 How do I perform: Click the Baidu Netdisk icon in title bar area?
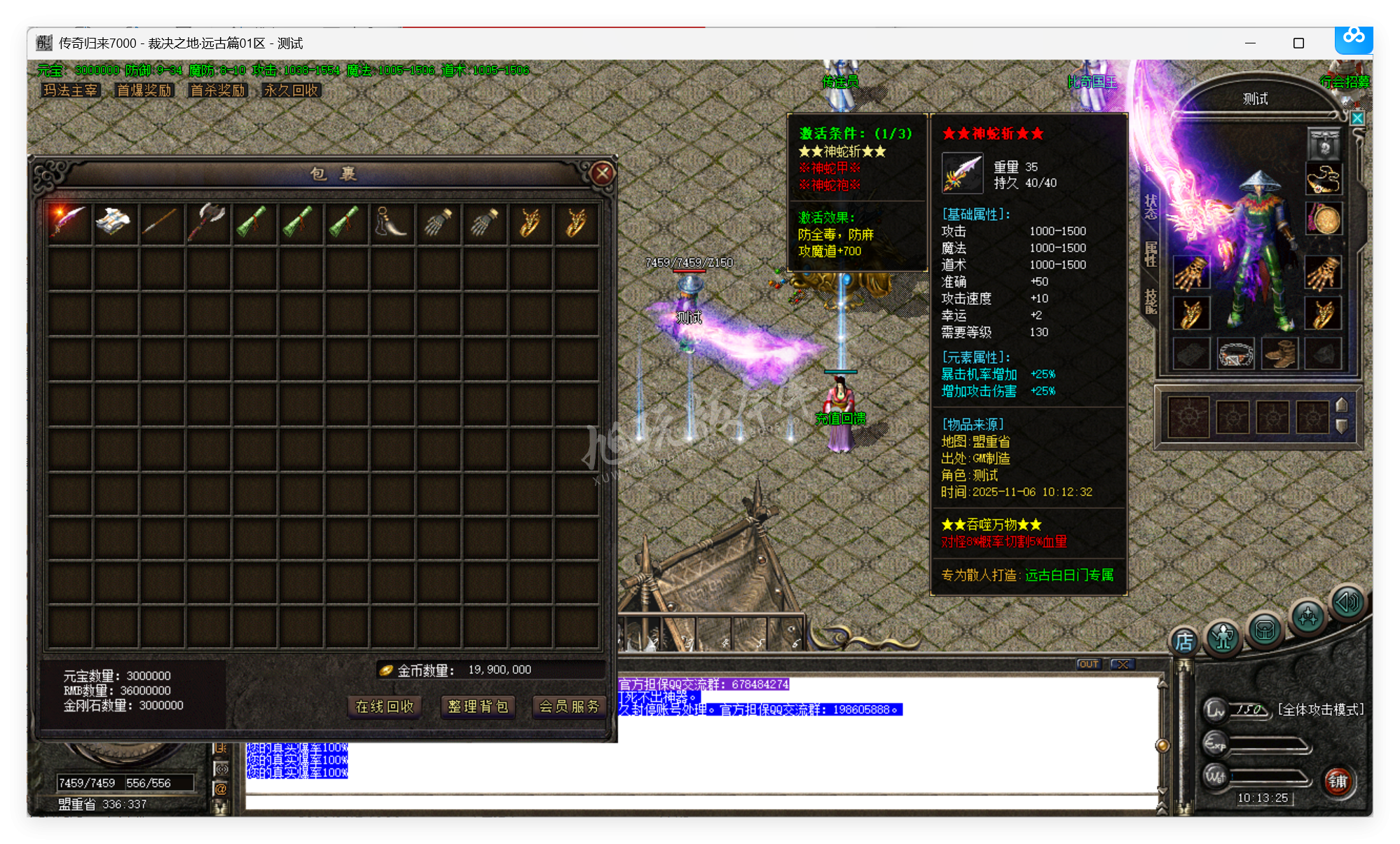(1354, 40)
